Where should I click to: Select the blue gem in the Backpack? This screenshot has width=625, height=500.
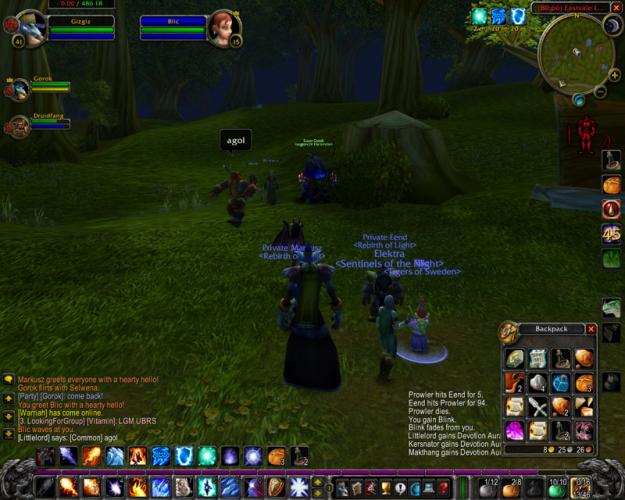coord(560,382)
